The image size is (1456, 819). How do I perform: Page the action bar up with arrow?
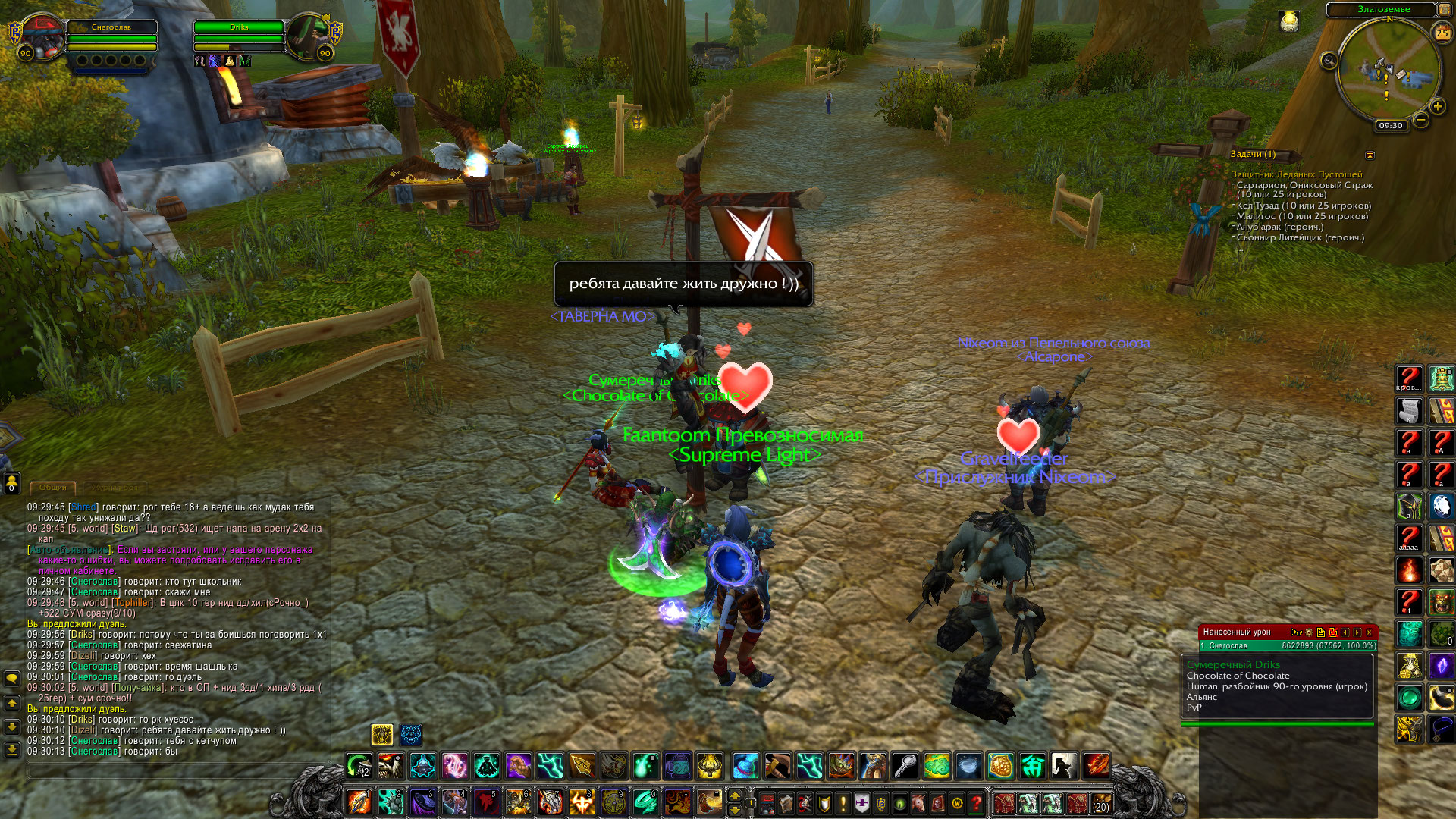tap(734, 795)
